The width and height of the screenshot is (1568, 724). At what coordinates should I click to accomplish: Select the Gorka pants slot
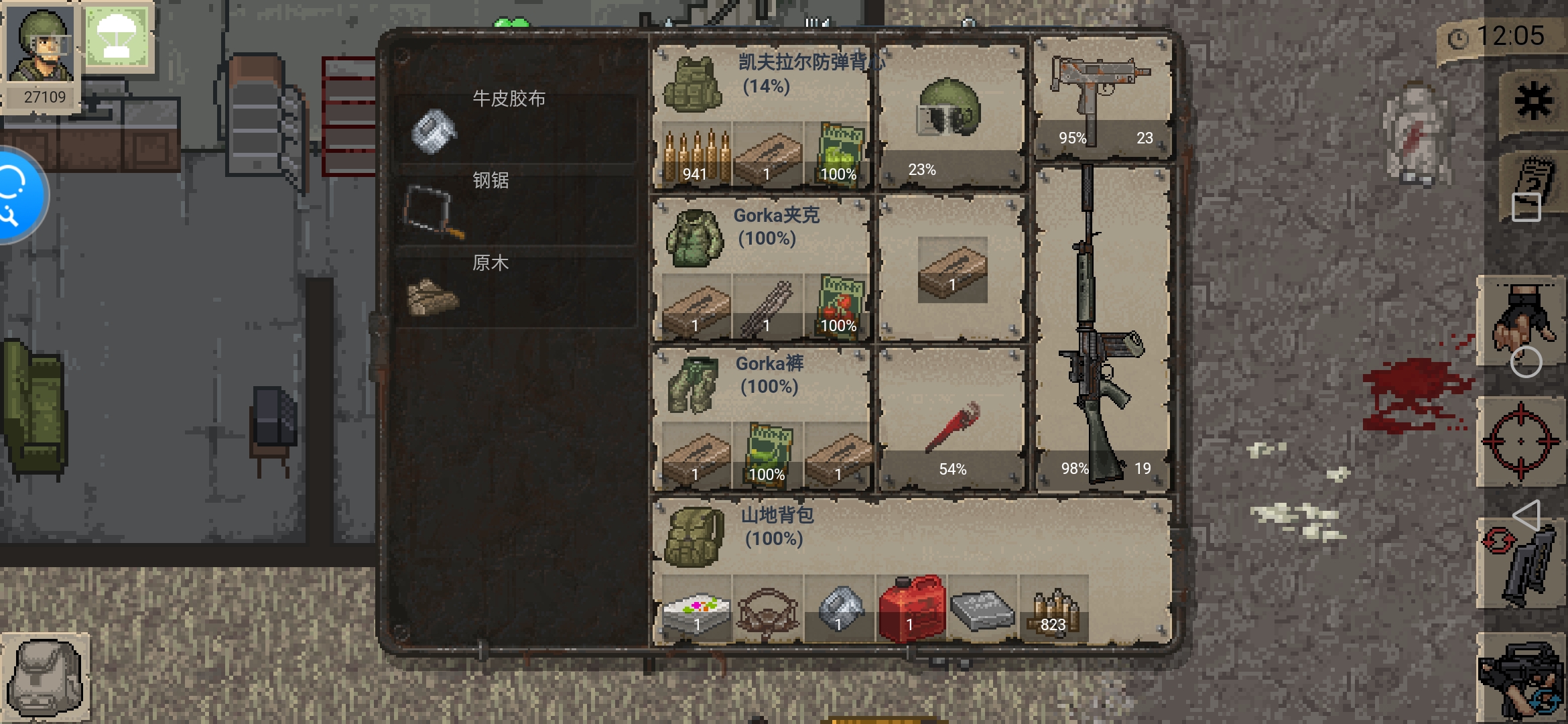click(693, 384)
